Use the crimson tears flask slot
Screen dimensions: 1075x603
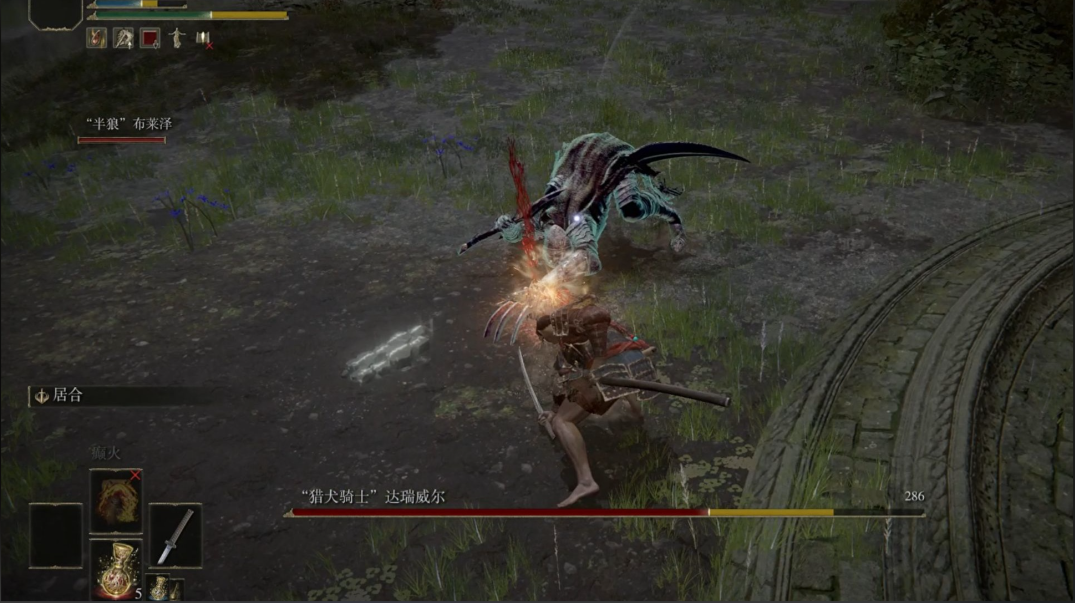tap(116, 569)
